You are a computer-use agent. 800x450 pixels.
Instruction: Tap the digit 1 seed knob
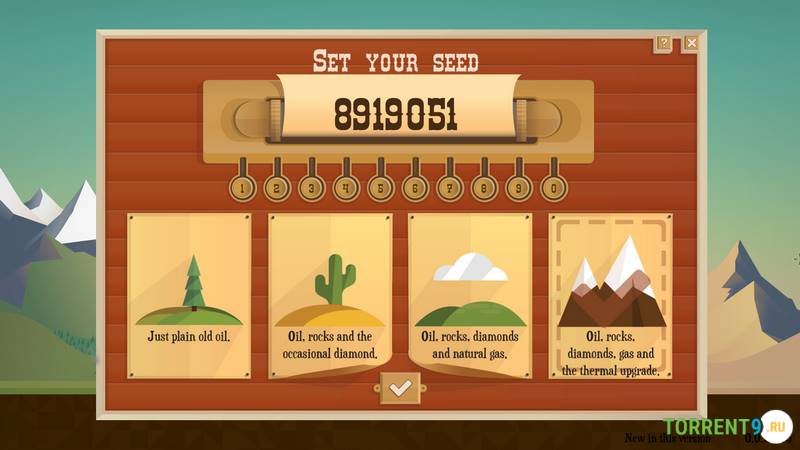pyautogui.click(x=242, y=186)
